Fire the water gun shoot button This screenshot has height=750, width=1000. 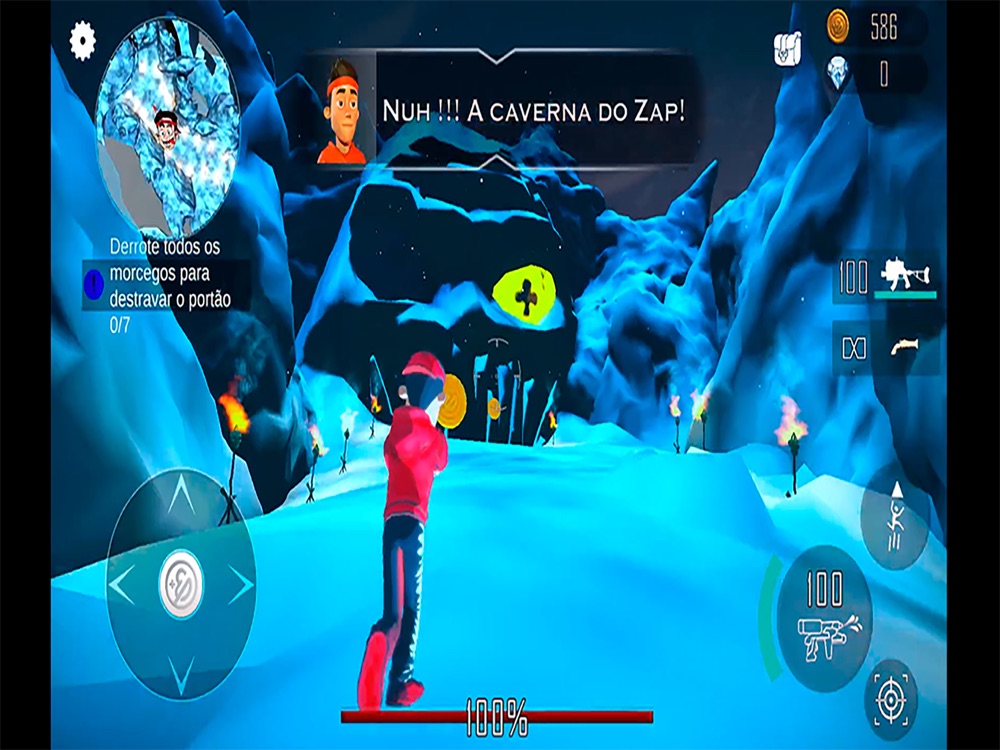(824, 619)
